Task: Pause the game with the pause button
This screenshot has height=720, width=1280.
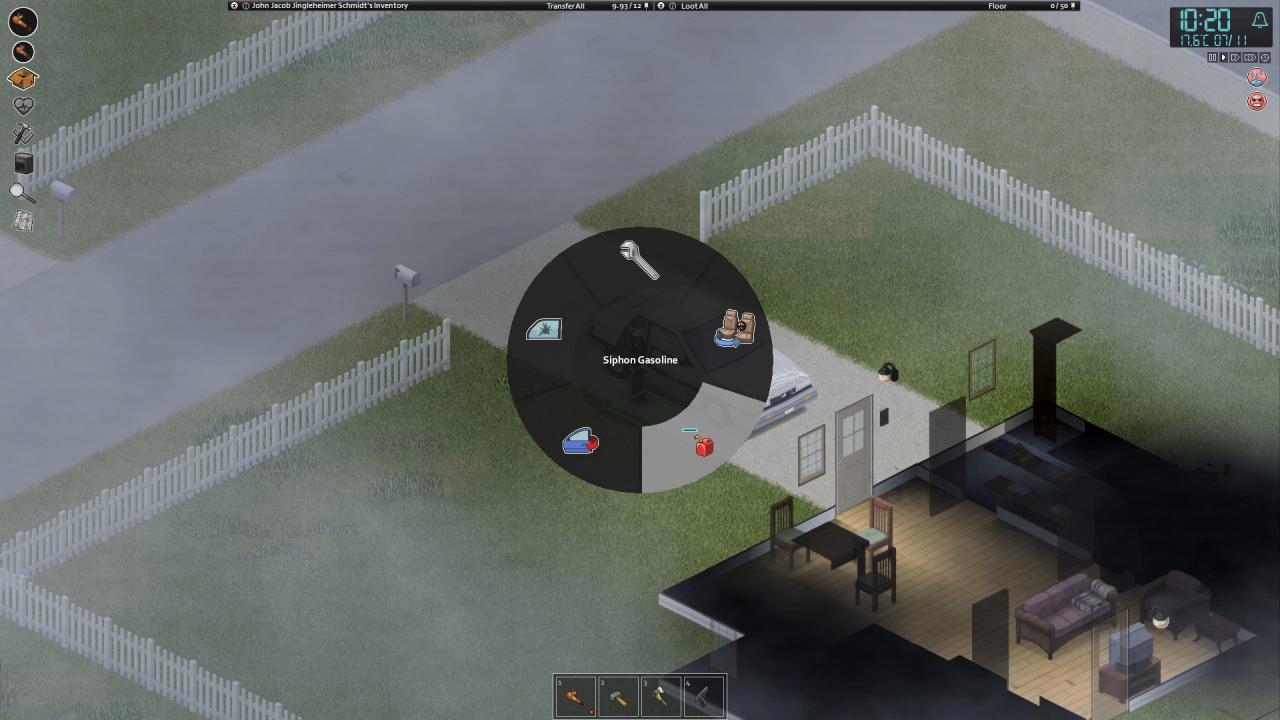Action: click(x=1212, y=58)
